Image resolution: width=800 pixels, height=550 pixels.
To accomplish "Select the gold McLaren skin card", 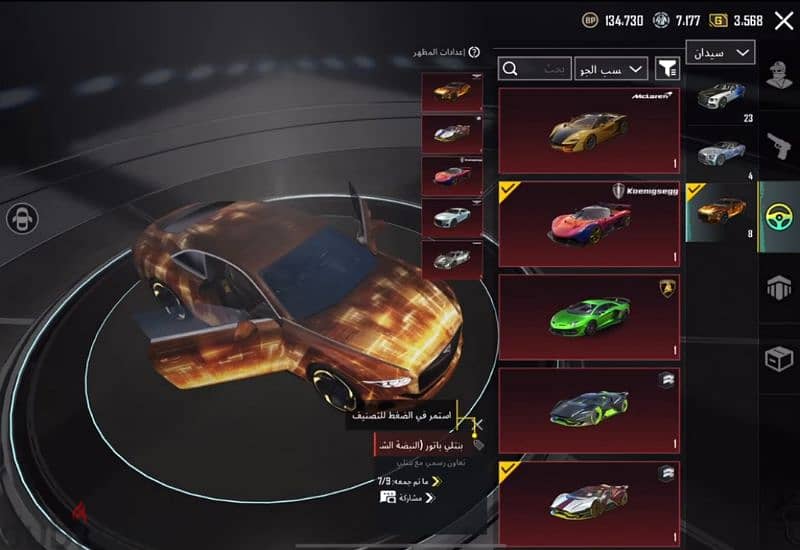I will click(589, 130).
